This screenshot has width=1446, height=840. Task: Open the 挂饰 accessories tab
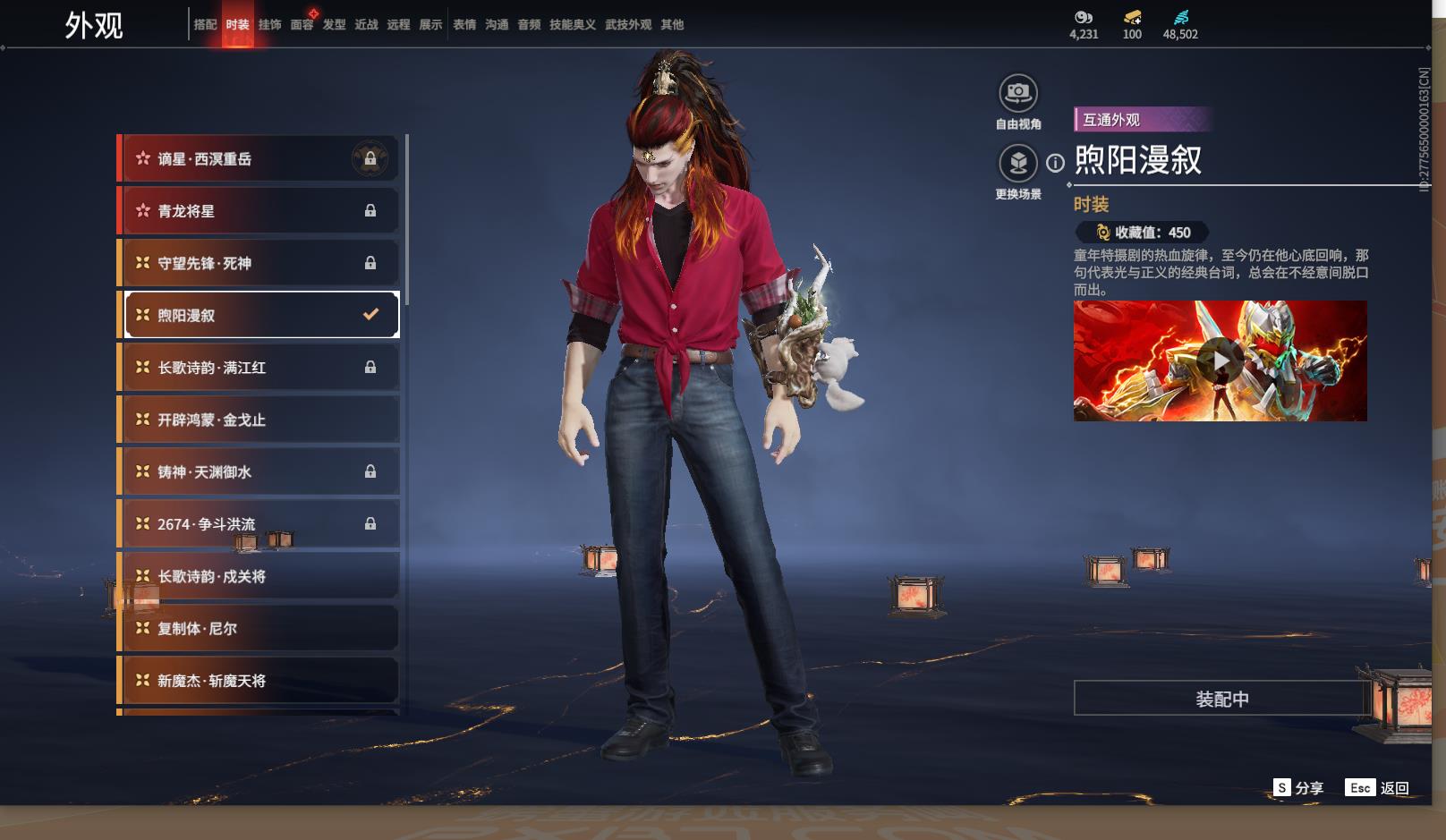coord(269,25)
